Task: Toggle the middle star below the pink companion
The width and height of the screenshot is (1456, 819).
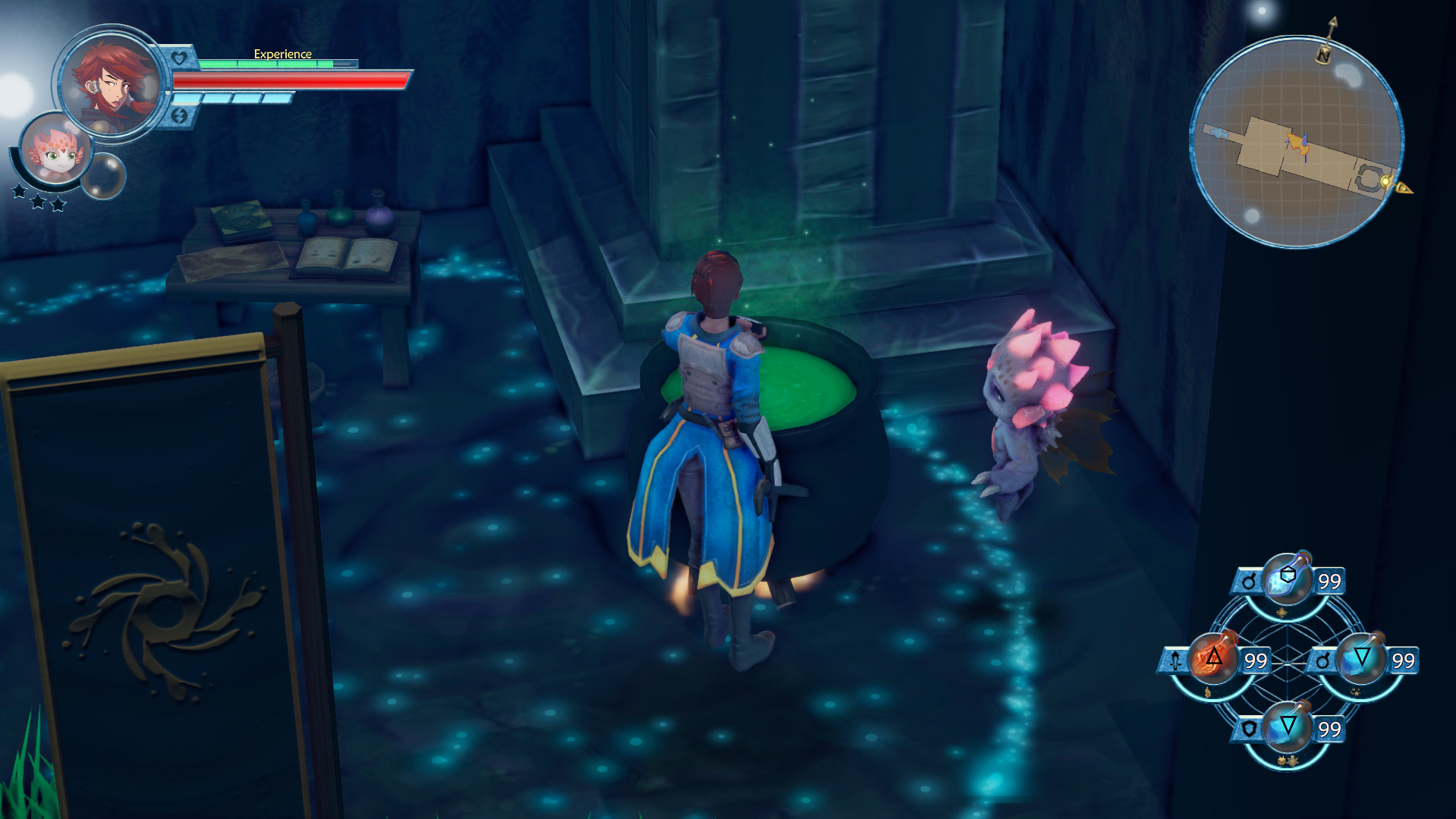Action: click(x=39, y=202)
